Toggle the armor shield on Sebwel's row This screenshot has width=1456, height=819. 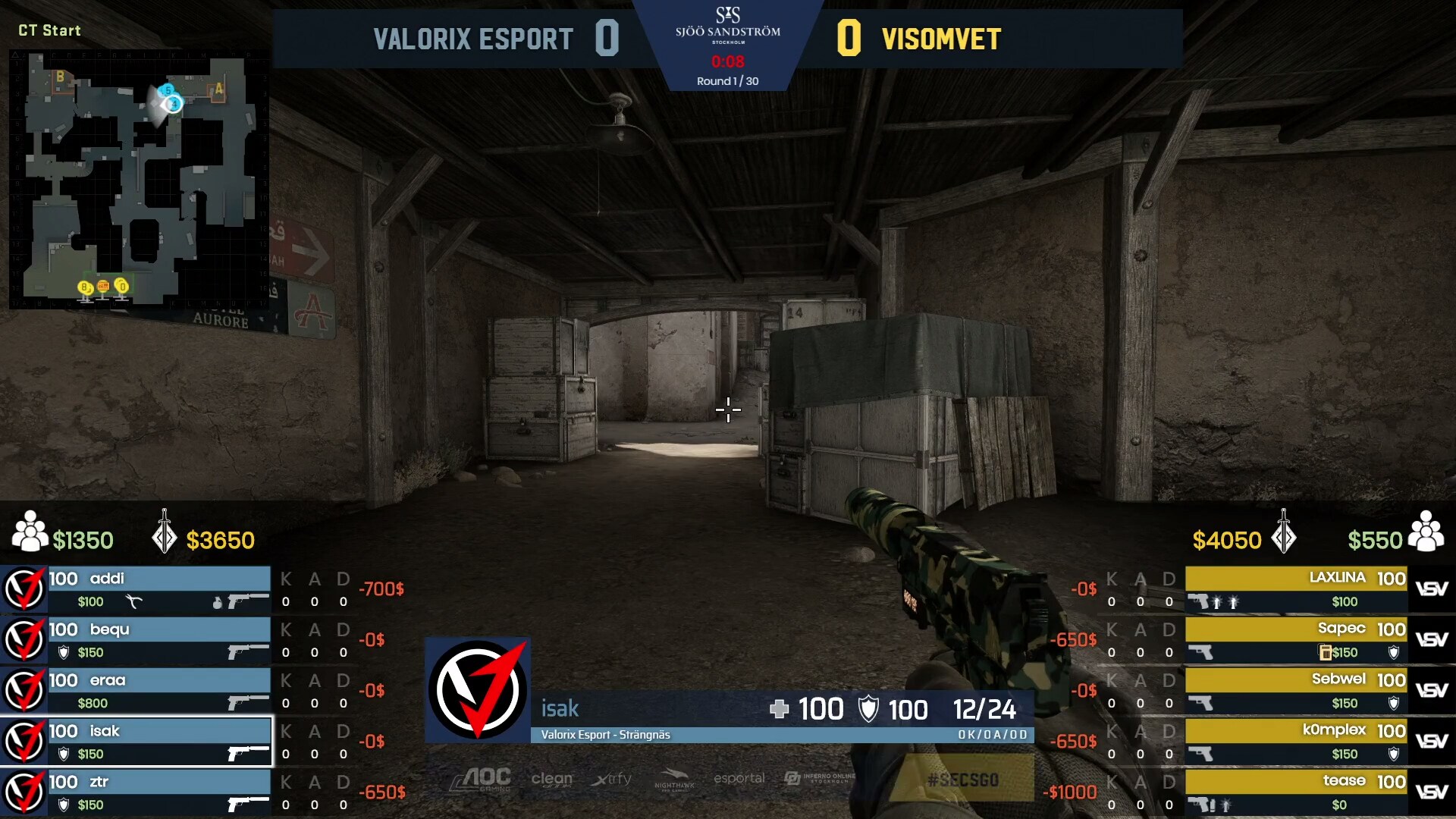(1394, 703)
